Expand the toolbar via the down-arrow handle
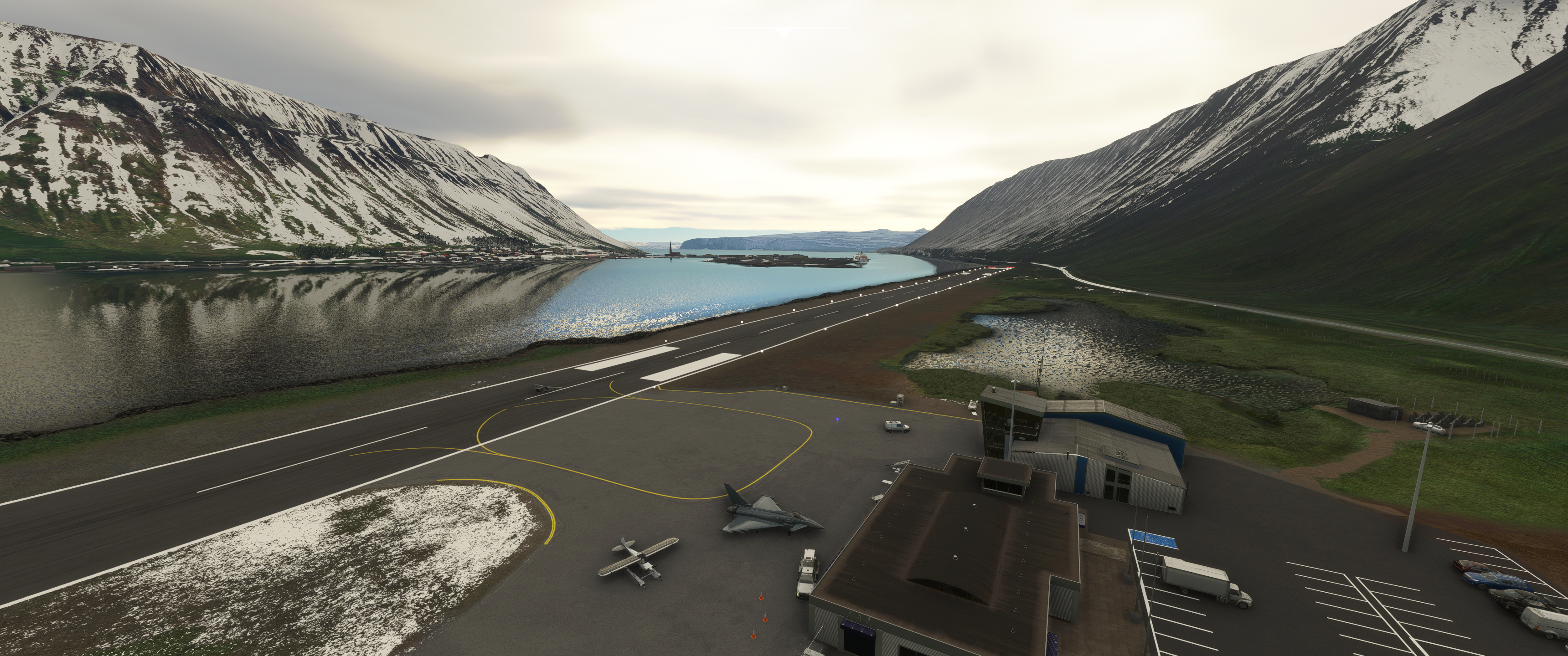This screenshot has height=656, width=1568. (784, 32)
